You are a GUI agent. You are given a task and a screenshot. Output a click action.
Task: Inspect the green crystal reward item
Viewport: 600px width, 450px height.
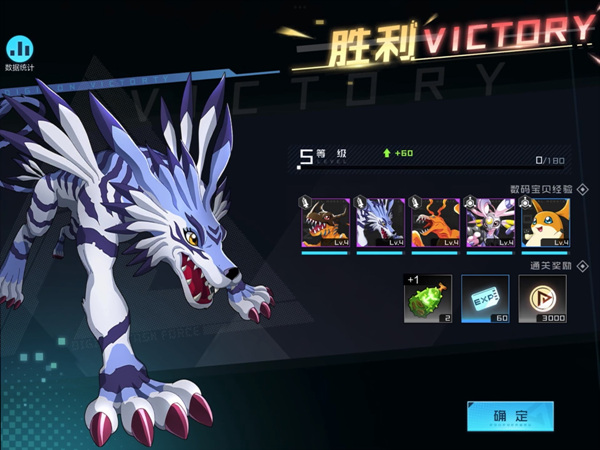pos(428,299)
